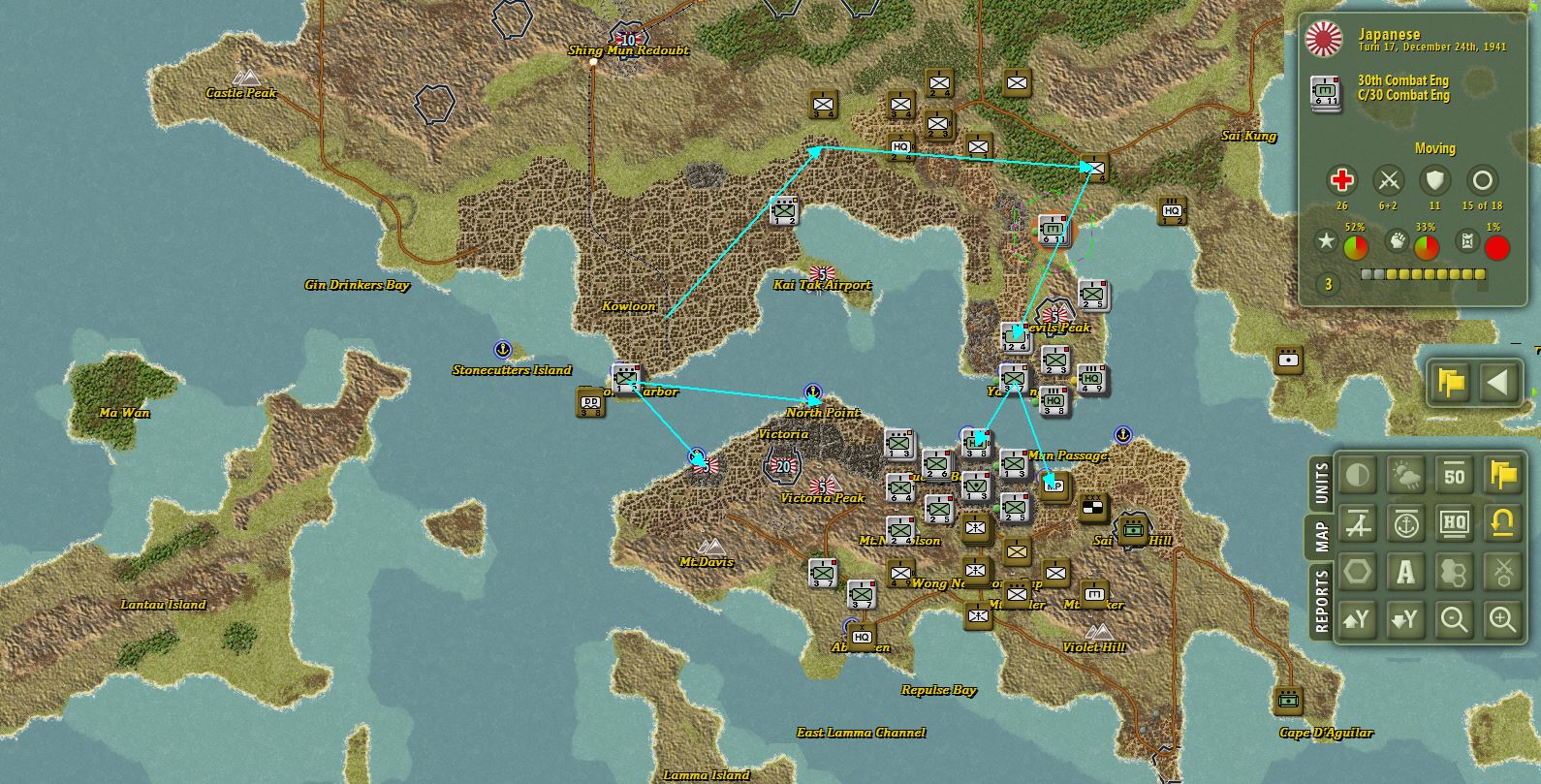The height and width of the screenshot is (784, 1541).
Task: Click the 50-scale display icon
Action: pyautogui.click(x=1454, y=475)
